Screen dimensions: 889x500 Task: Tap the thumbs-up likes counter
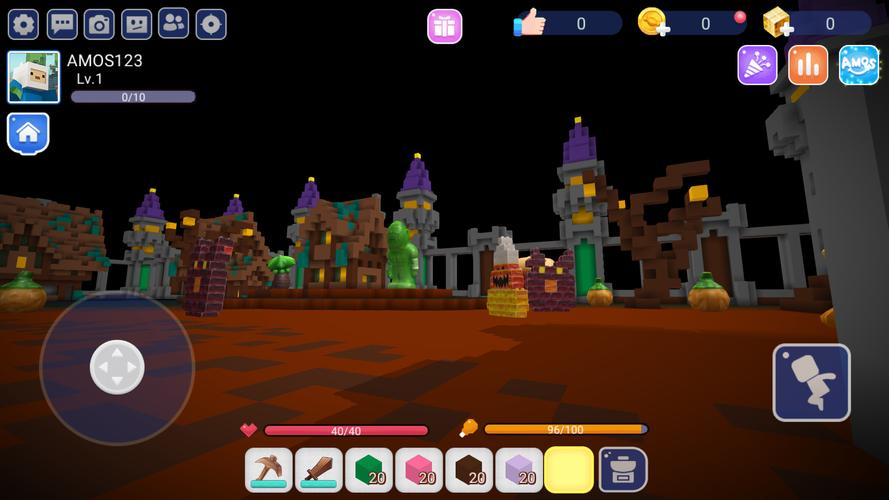(x=531, y=23)
